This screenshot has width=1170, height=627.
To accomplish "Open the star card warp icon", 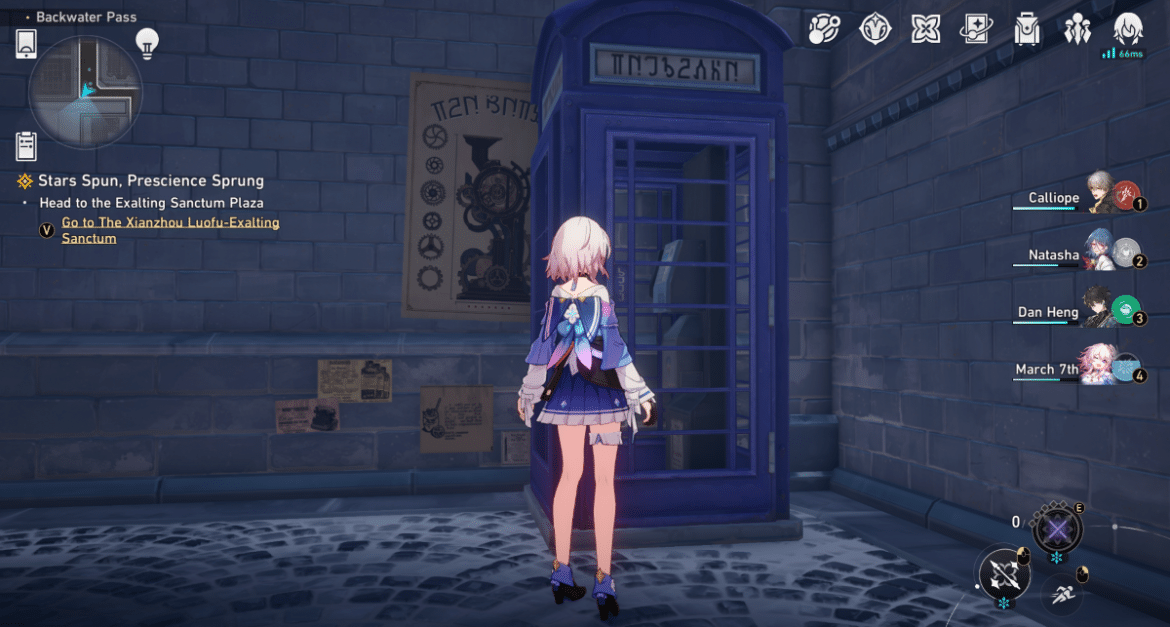I will [x=975, y=29].
